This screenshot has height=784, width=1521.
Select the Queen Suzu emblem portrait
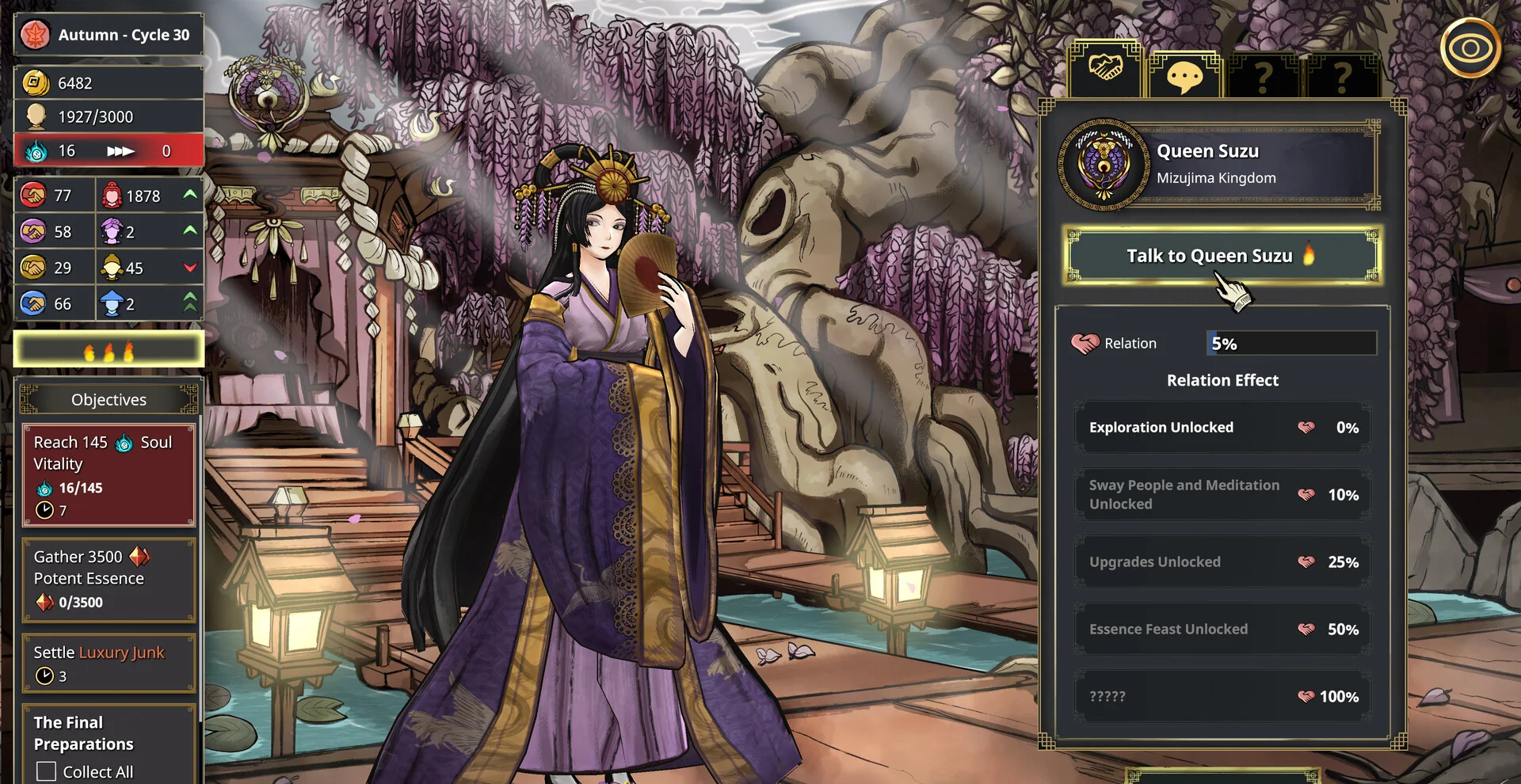point(1104,165)
